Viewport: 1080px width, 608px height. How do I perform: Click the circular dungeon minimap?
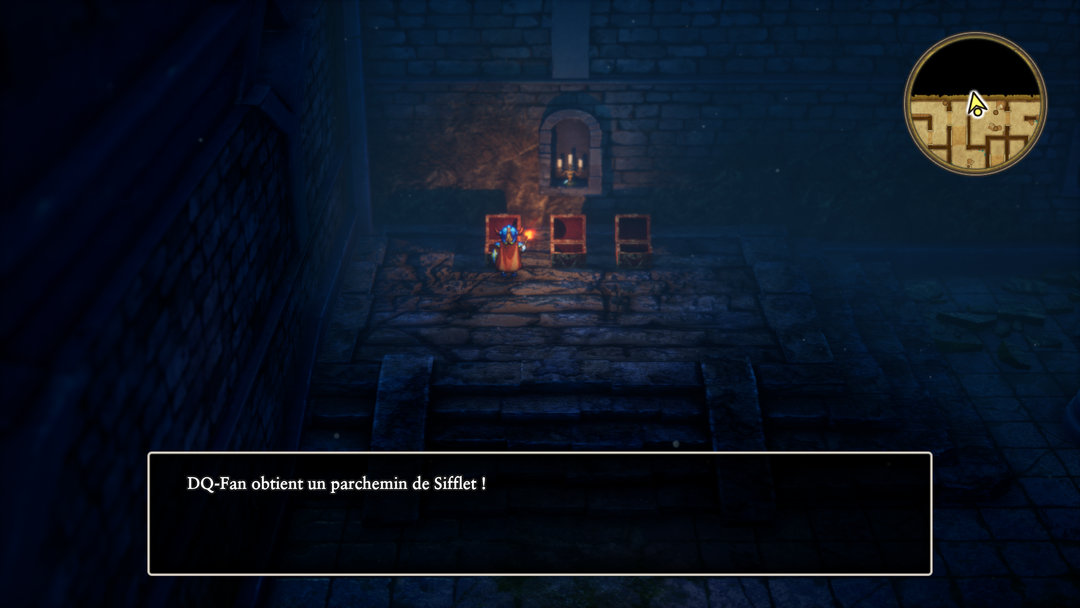click(975, 104)
